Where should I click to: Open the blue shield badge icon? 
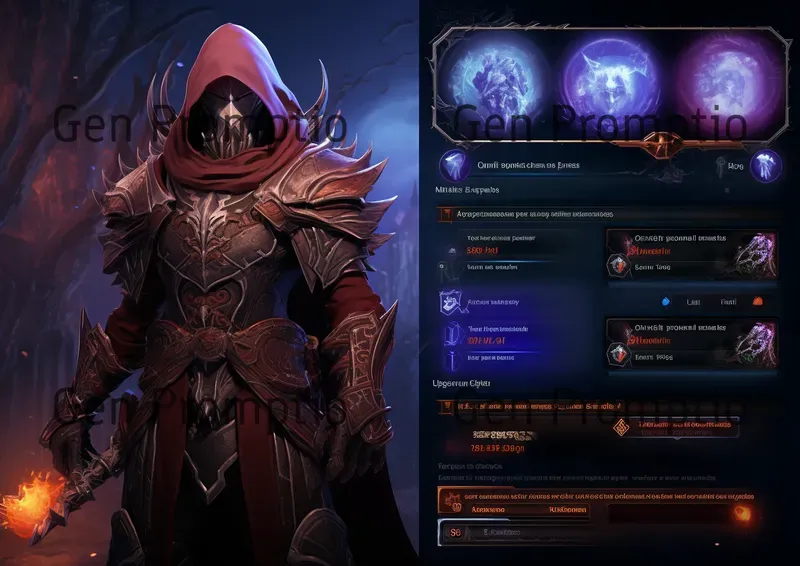pos(451,302)
